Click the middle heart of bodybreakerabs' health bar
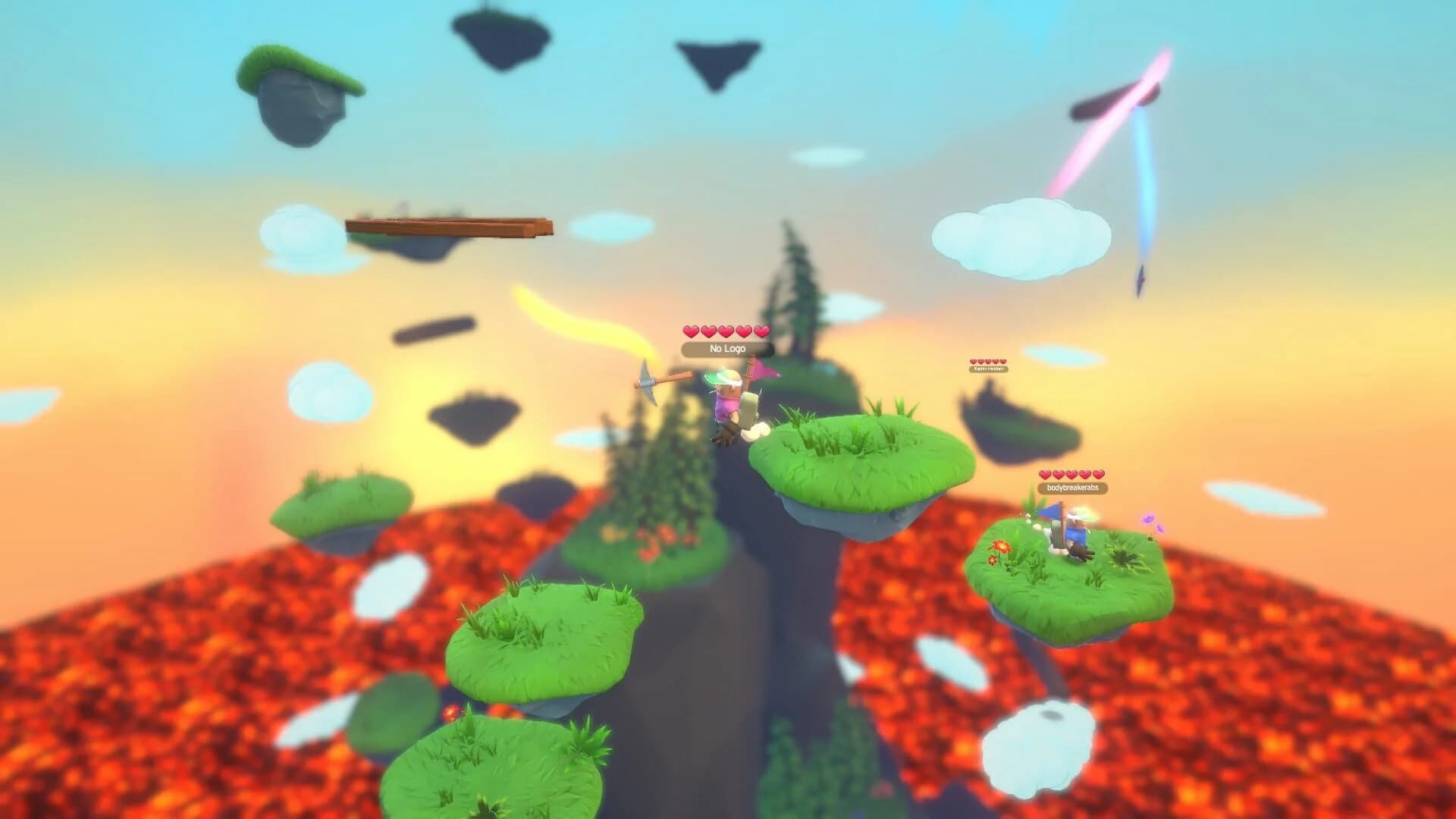The height and width of the screenshot is (819, 1456). [x=1072, y=475]
